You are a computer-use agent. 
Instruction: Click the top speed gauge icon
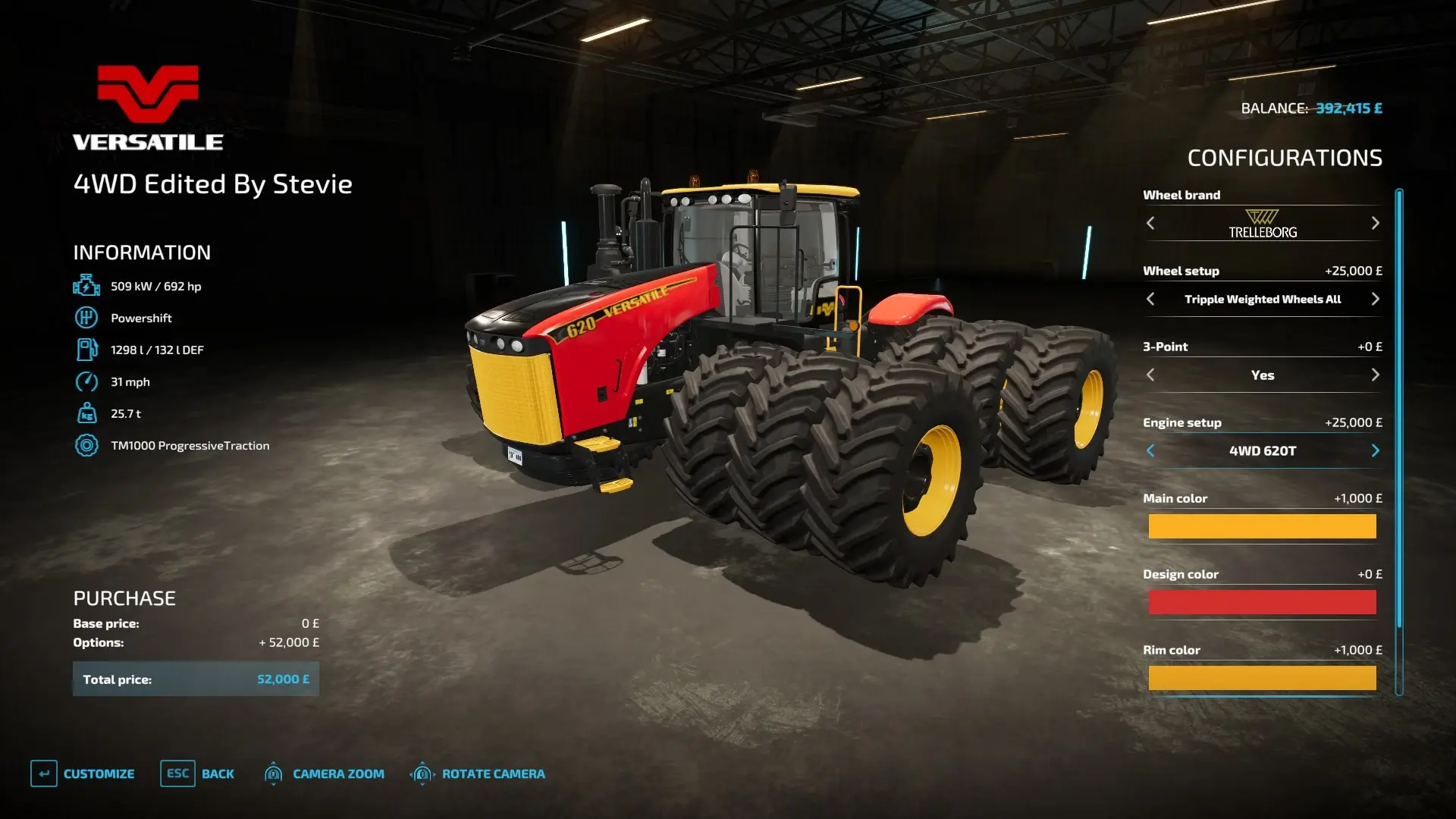pyautogui.click(x=86, y=381)
